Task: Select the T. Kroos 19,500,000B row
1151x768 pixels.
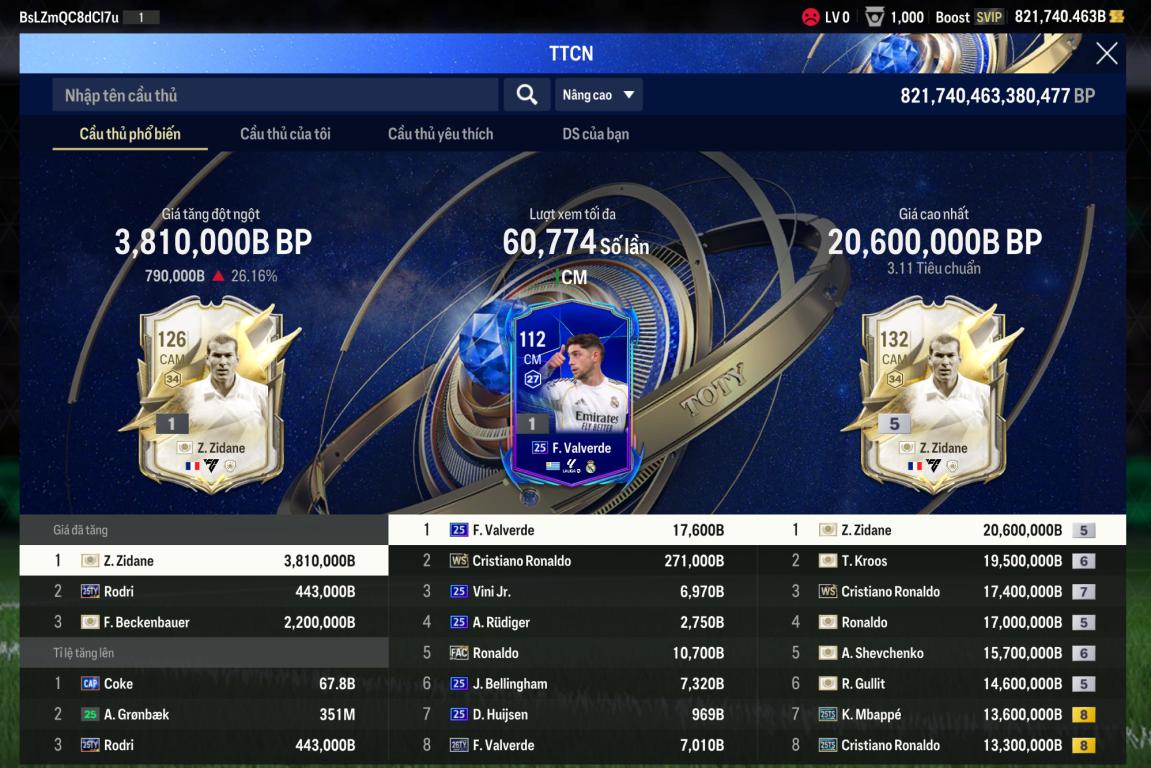Action: tap(940, 561)
